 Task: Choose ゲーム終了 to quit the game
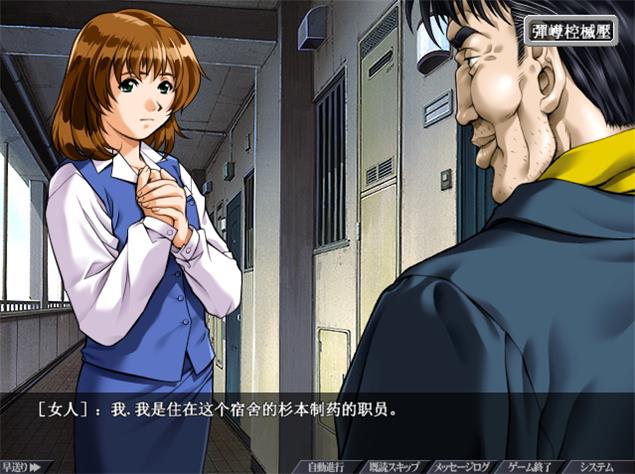click(531, 466)
